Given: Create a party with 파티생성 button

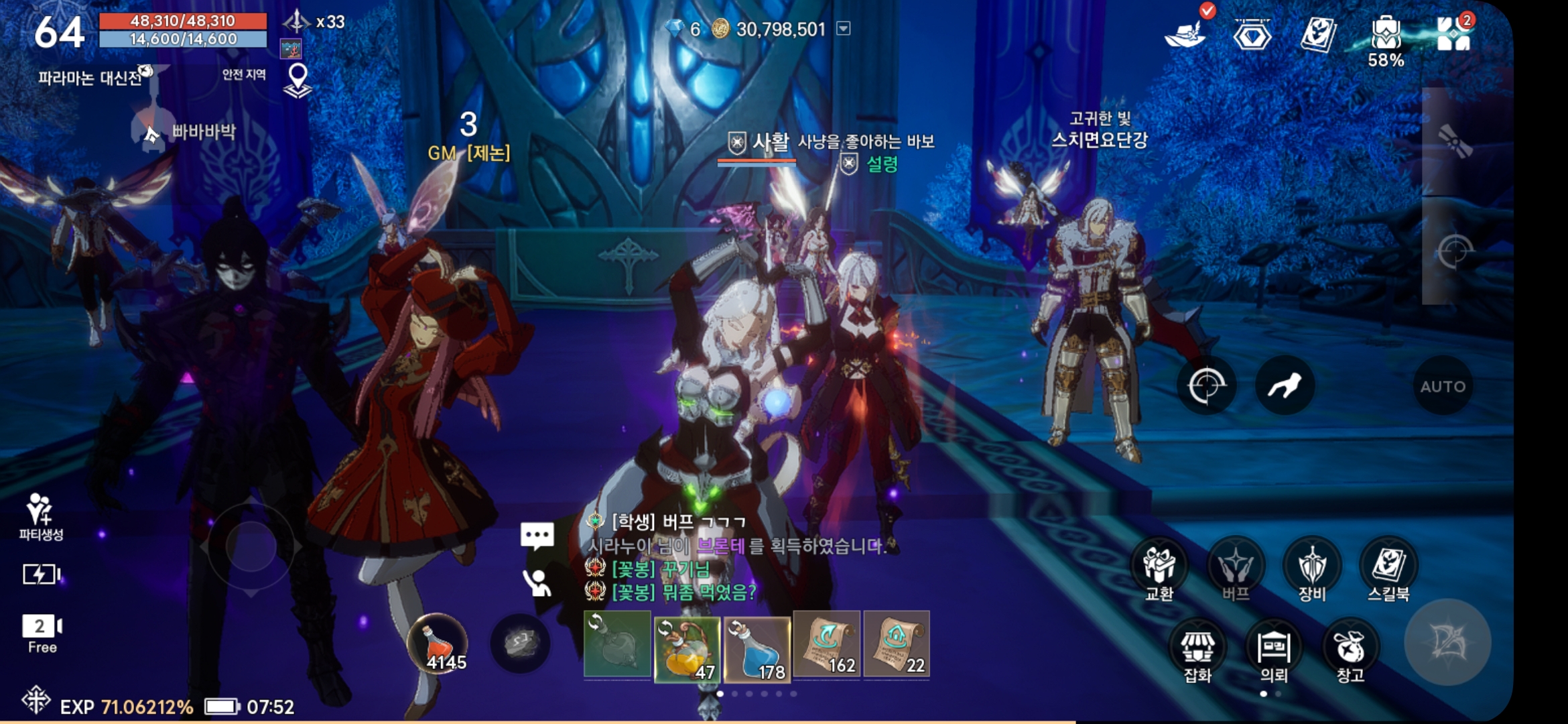Looking at the screenshot, I should [x=40, y=516].
